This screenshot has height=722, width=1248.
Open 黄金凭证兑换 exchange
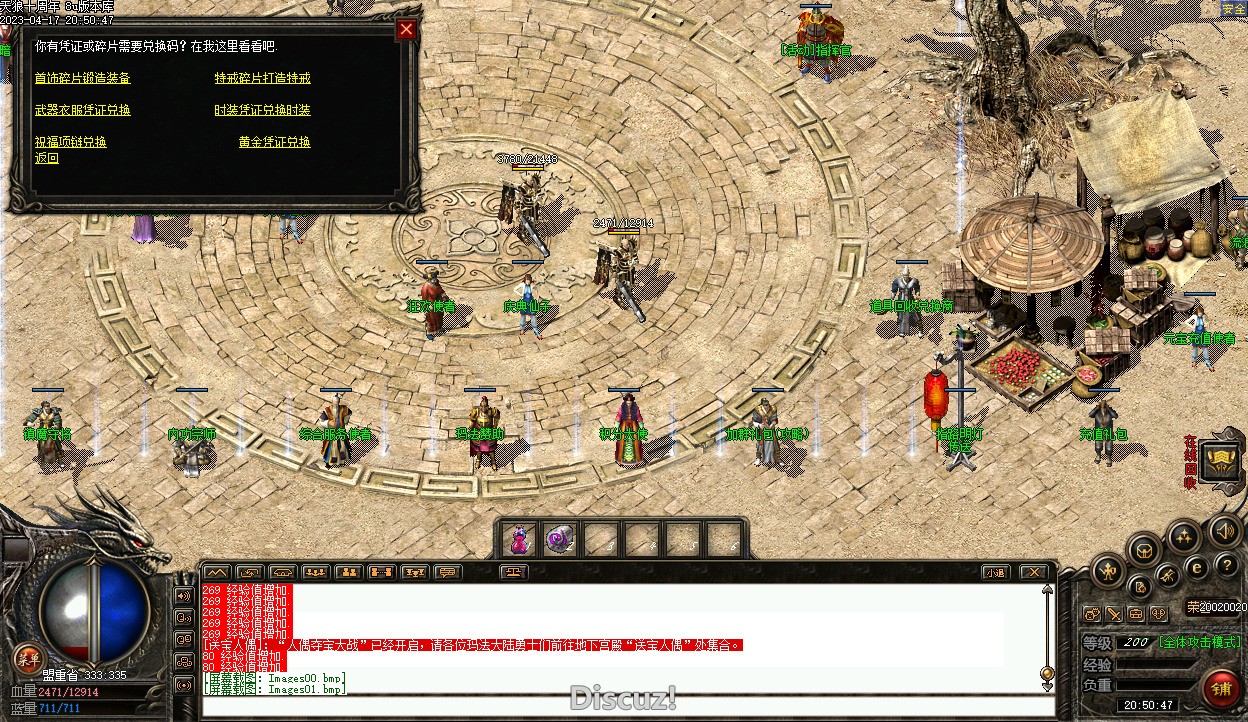click(x=274, y=142)
